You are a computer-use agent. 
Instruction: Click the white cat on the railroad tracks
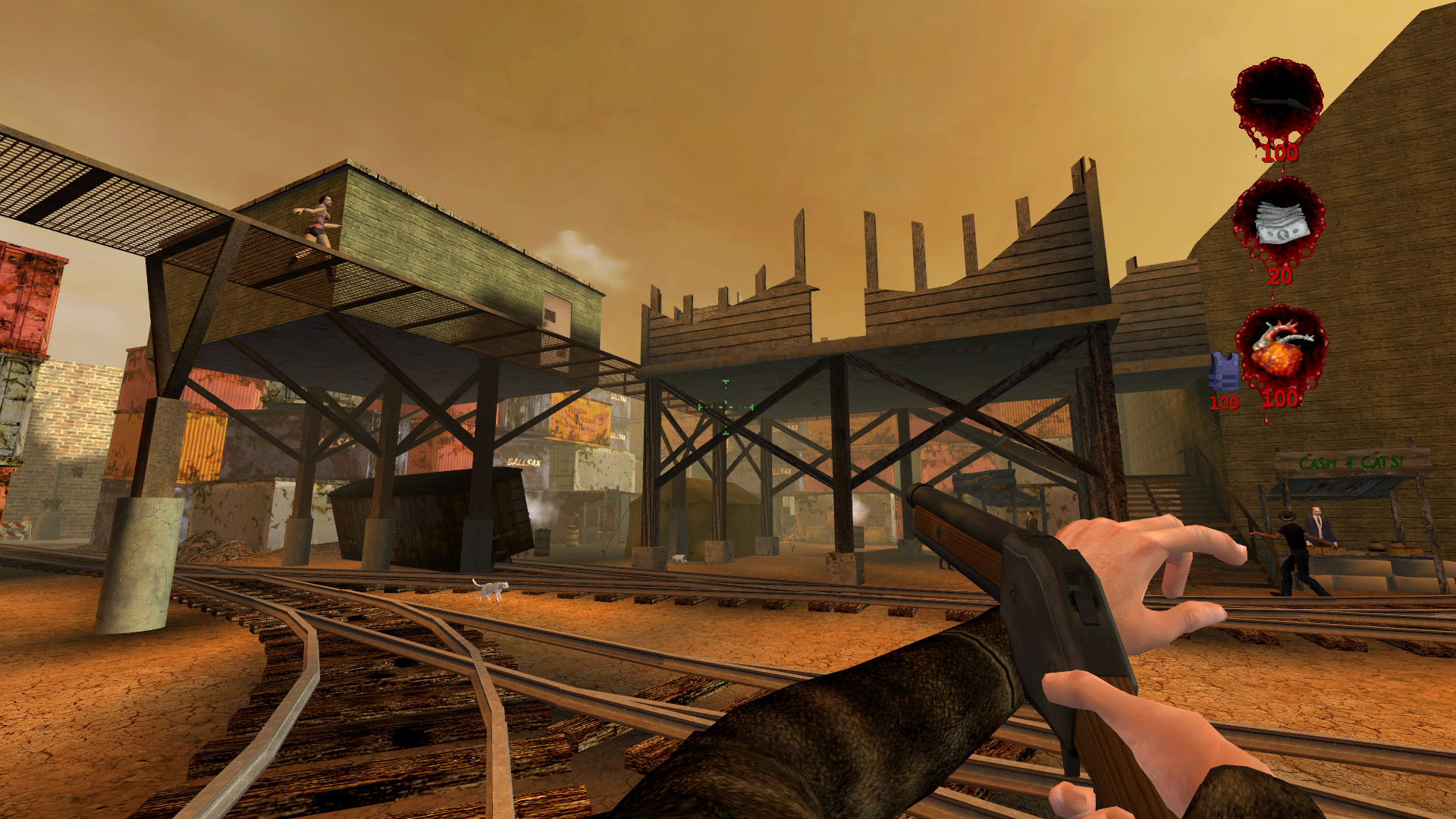click(490, 591)
